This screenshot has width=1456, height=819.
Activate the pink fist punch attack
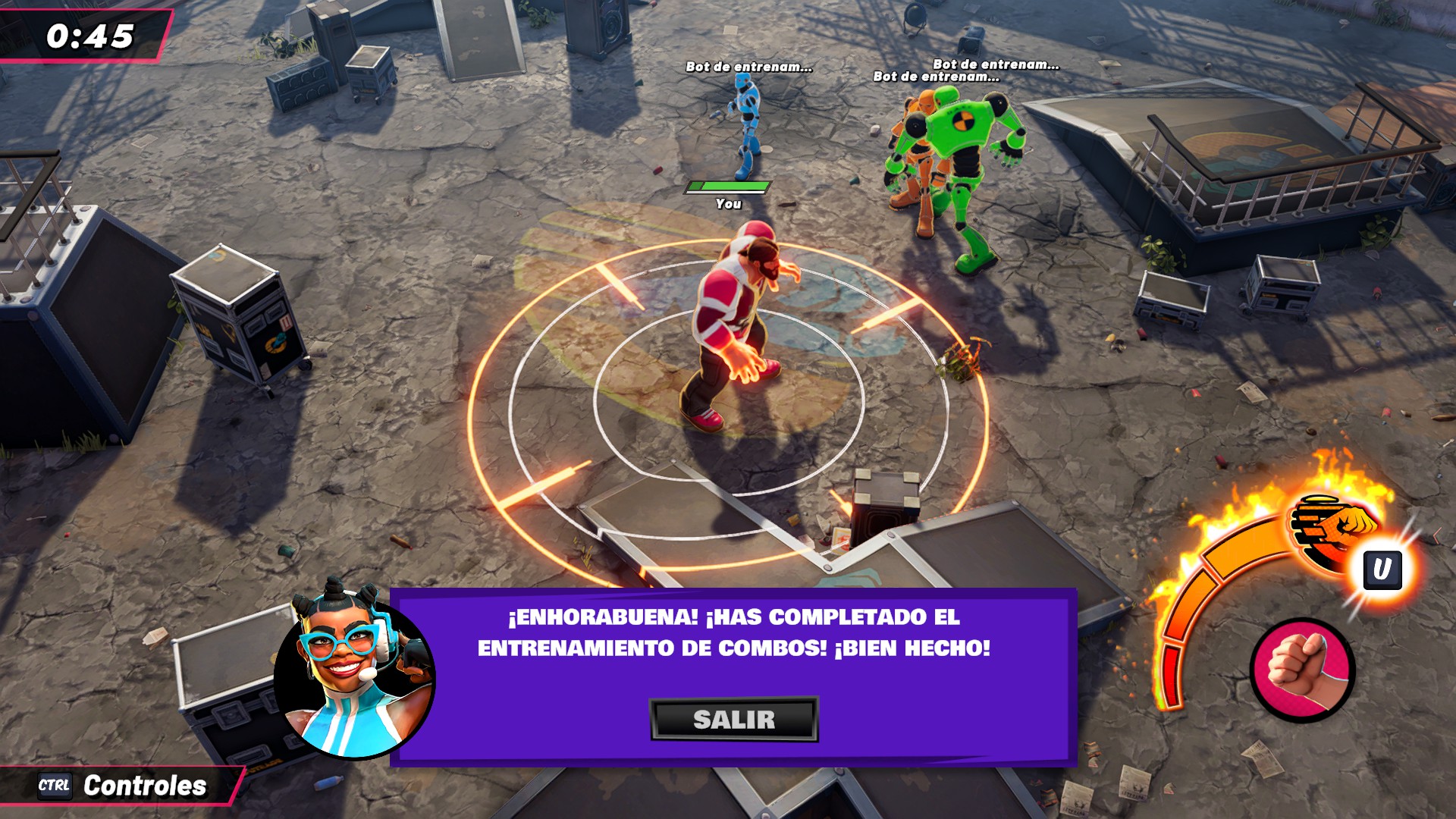coord(1302,669)
